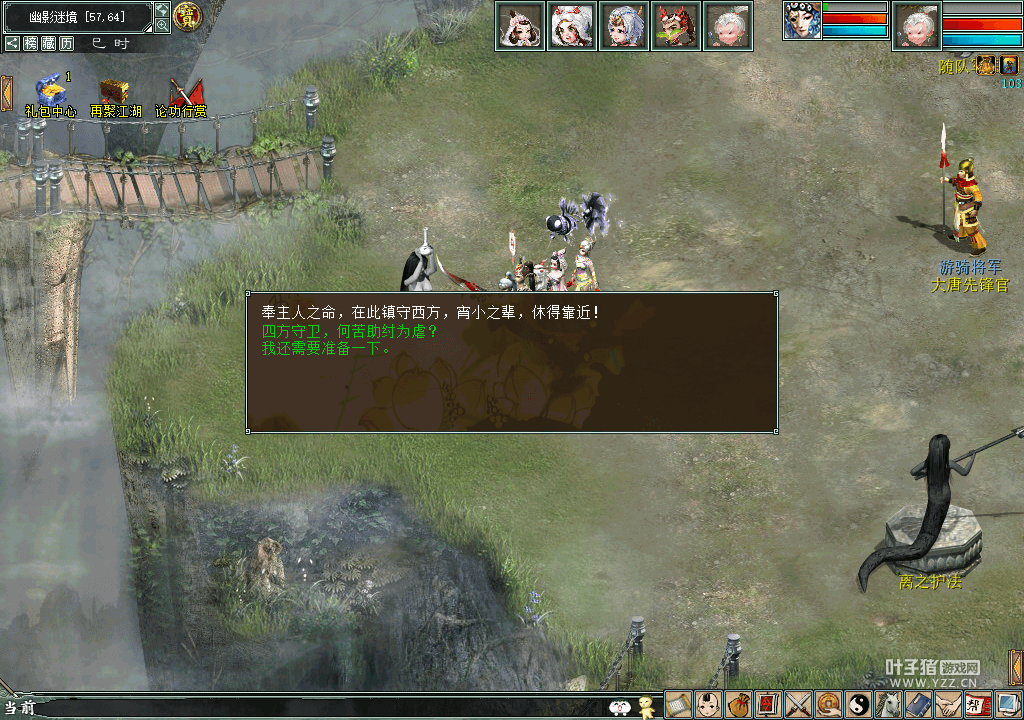Select the reply "我还需要准备一下。"
1024x720 pixels.
pos(326,349)
